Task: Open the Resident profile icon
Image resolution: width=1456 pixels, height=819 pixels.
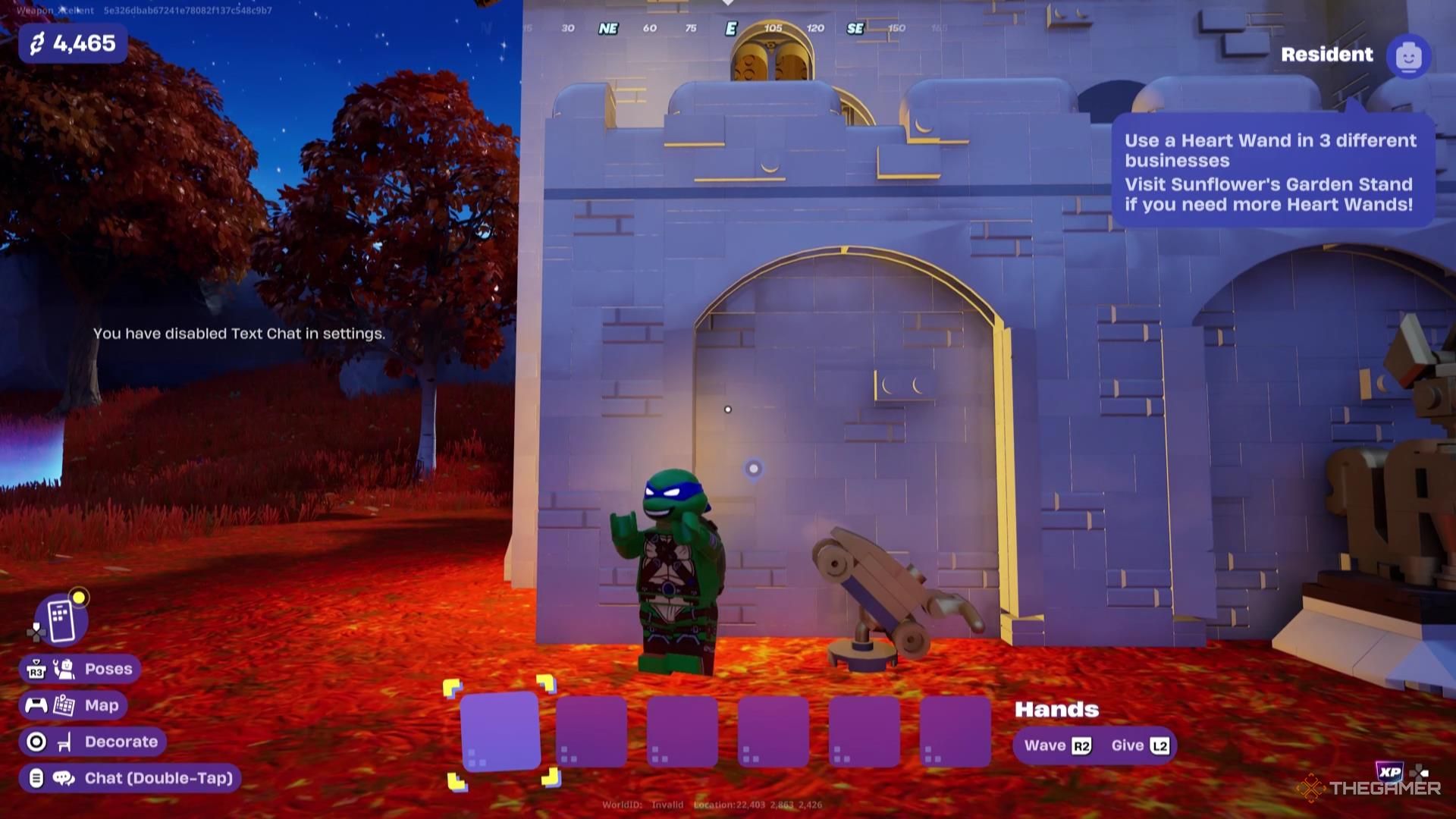Action: tap(1408, 56)
